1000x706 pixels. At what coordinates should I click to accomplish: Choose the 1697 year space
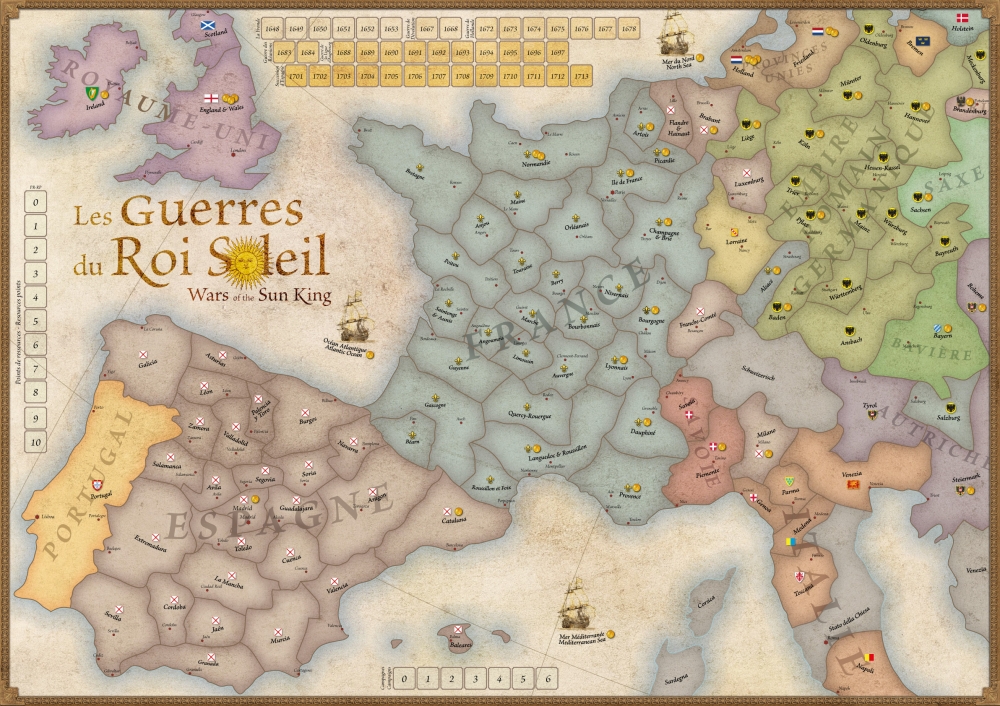click(x=558, y=52)
